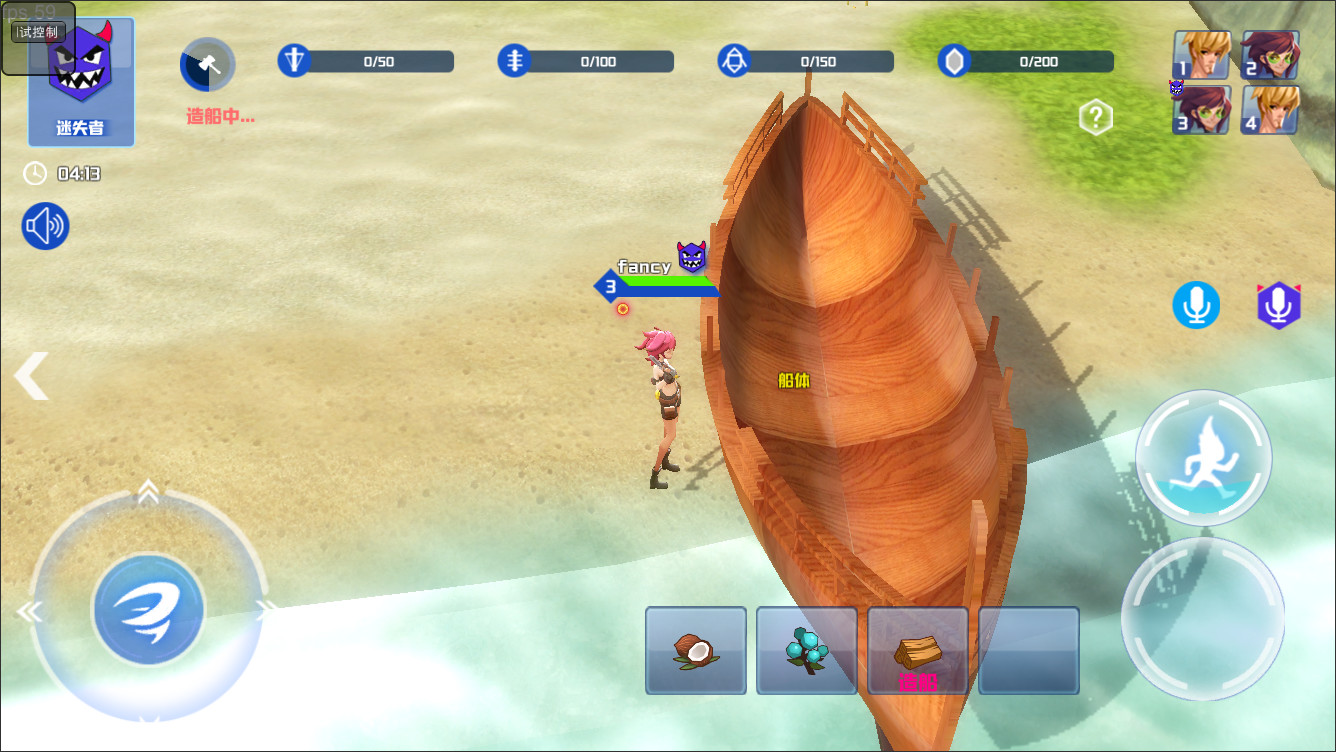Collapse the left panel with the back chevron
1336x752 pixels.
pos(30,376)
